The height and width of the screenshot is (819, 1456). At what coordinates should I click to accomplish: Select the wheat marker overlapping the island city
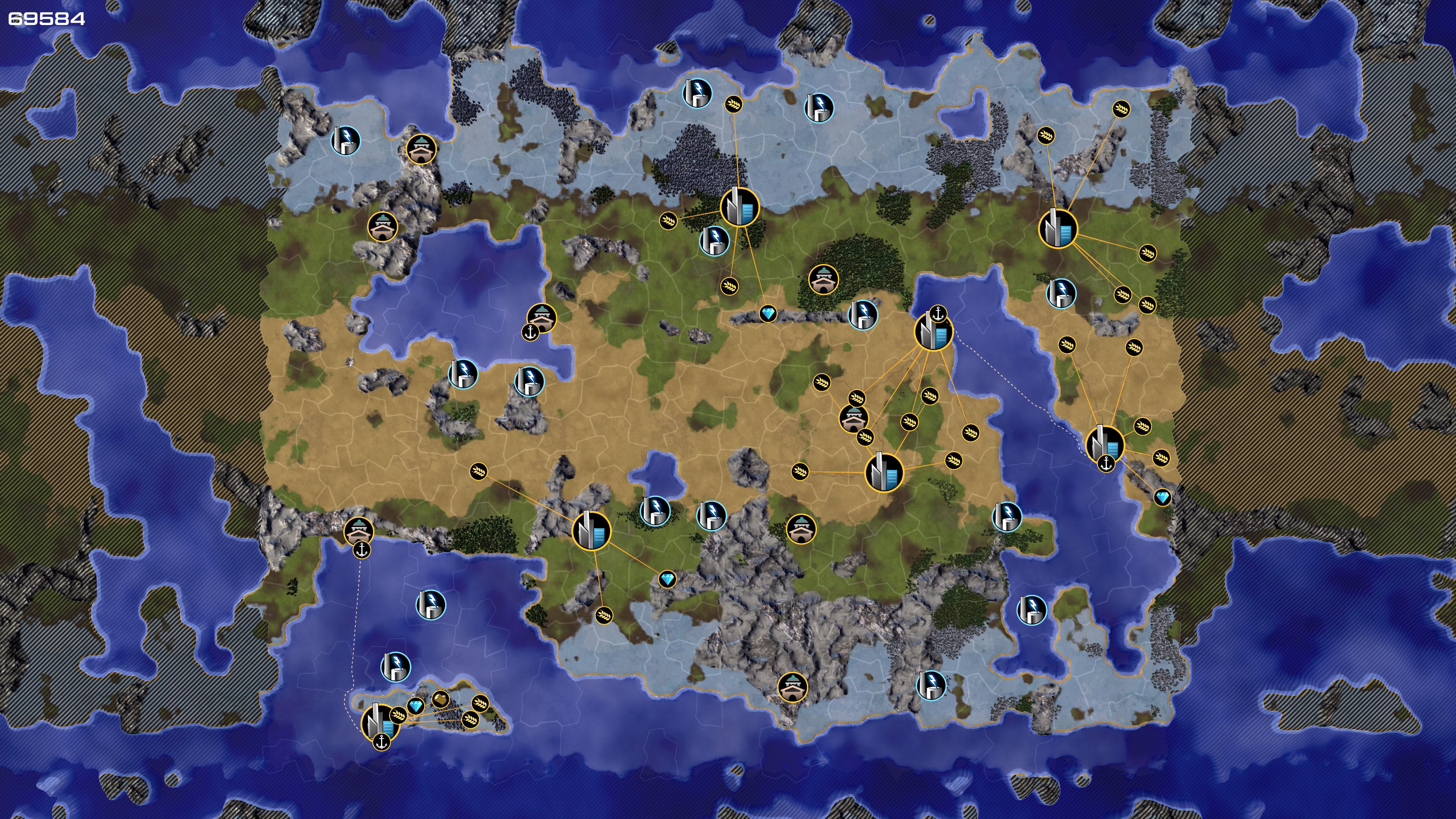coord(398,715)
